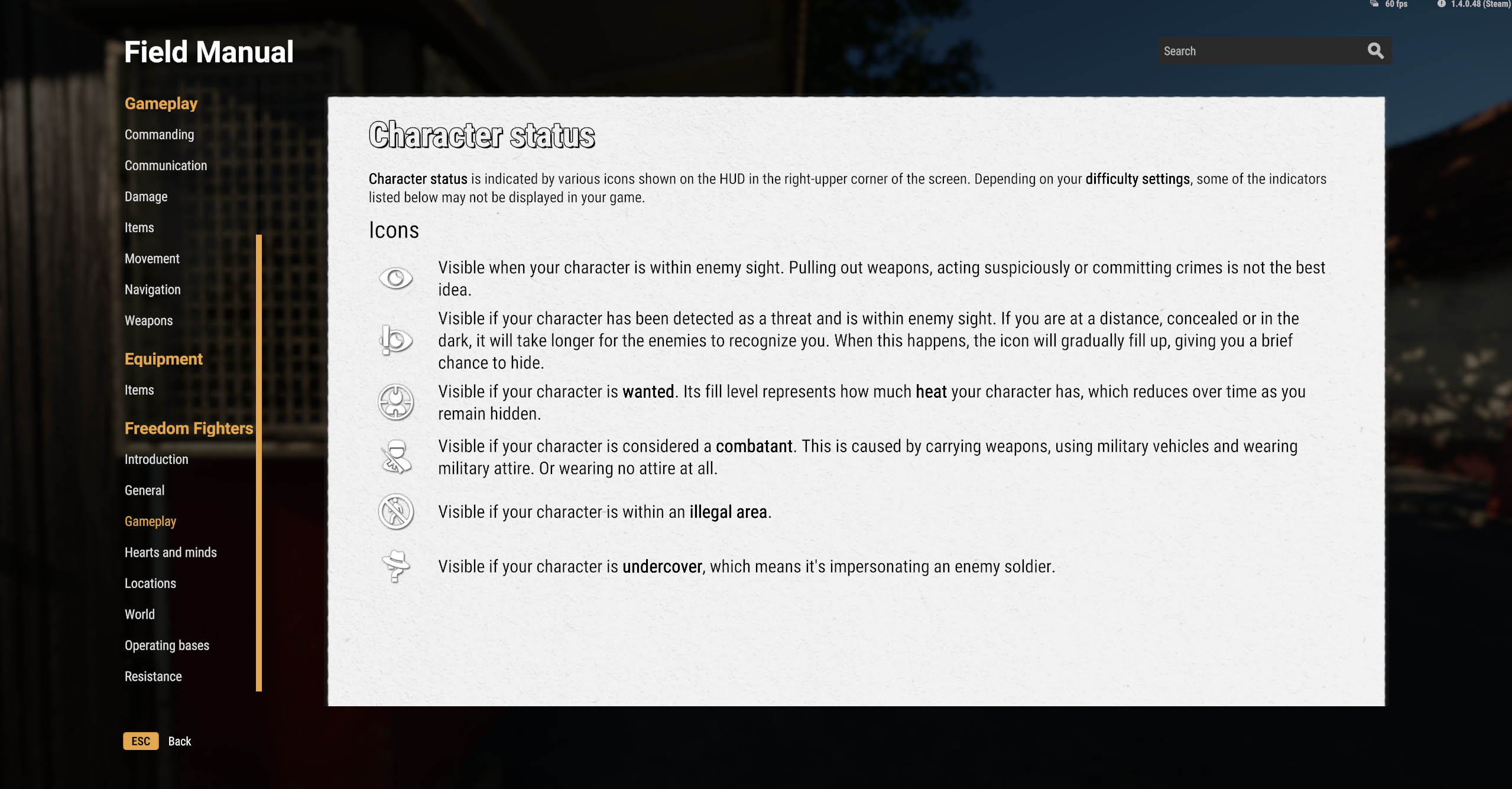
Task: Expand the Equipment section header
Action: [x=163, y=359]
